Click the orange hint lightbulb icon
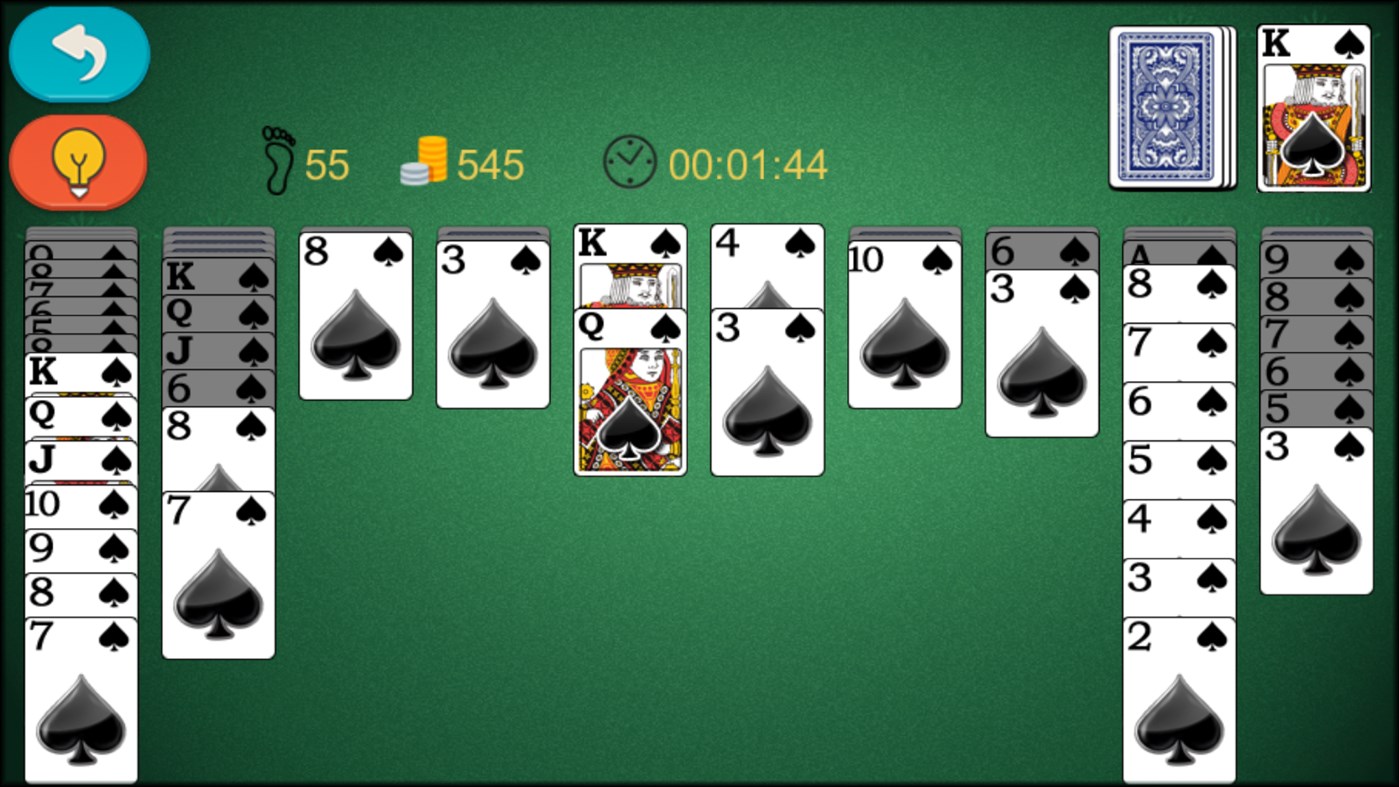Viewport: 1399px width, 787px height. pyautogui.click(x=78, y=161)
